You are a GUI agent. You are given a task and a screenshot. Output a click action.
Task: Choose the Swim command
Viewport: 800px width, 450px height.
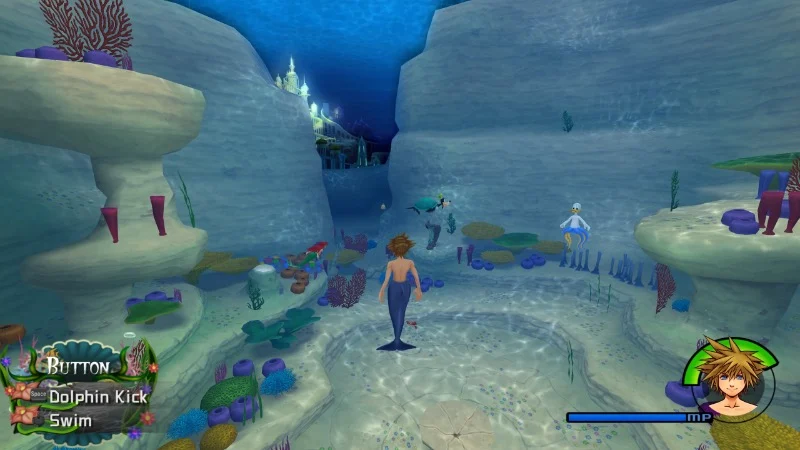tap(71, 420)
